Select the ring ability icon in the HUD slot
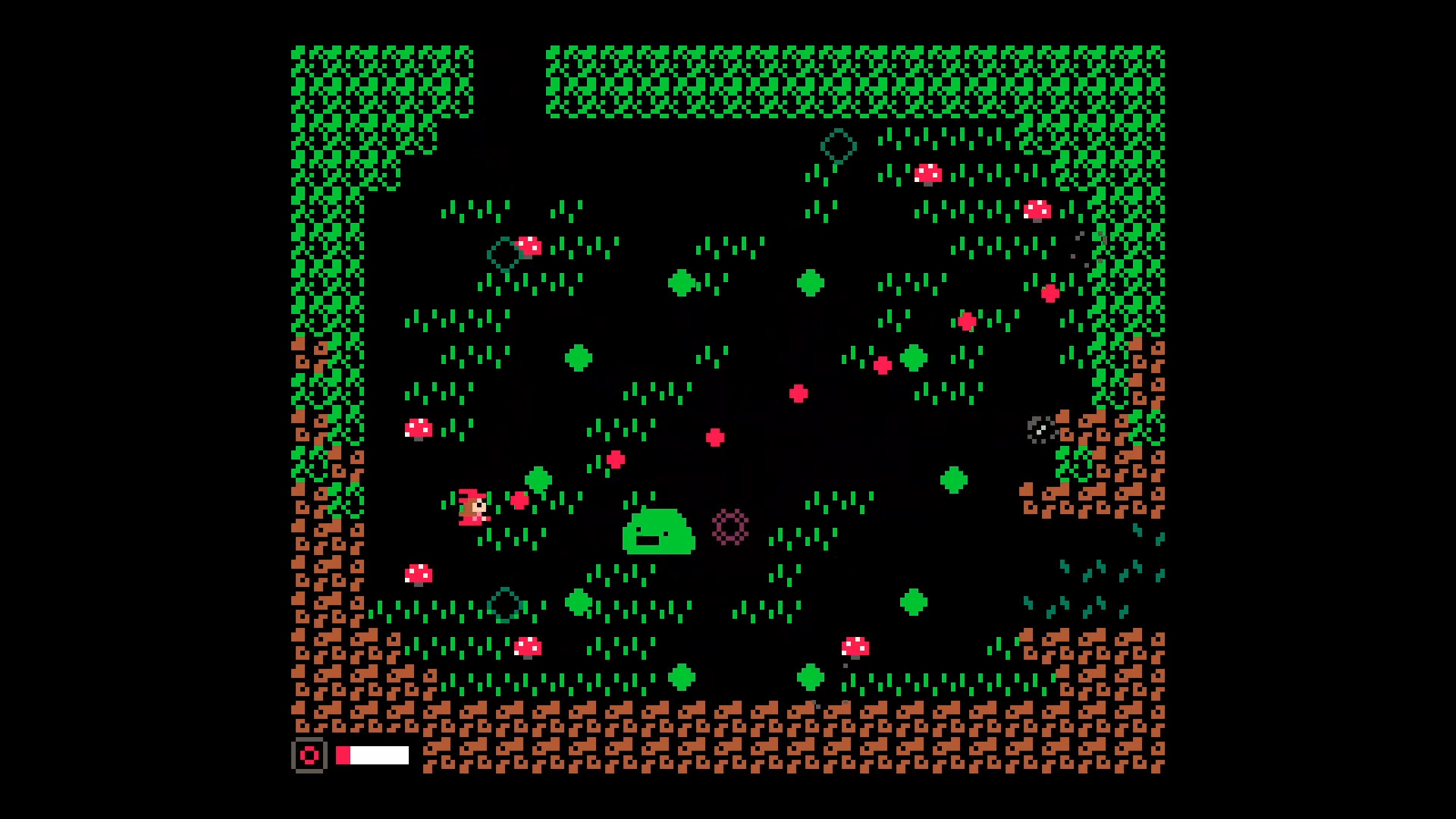The image size is (1456, 819). click(x=310, y=755)
